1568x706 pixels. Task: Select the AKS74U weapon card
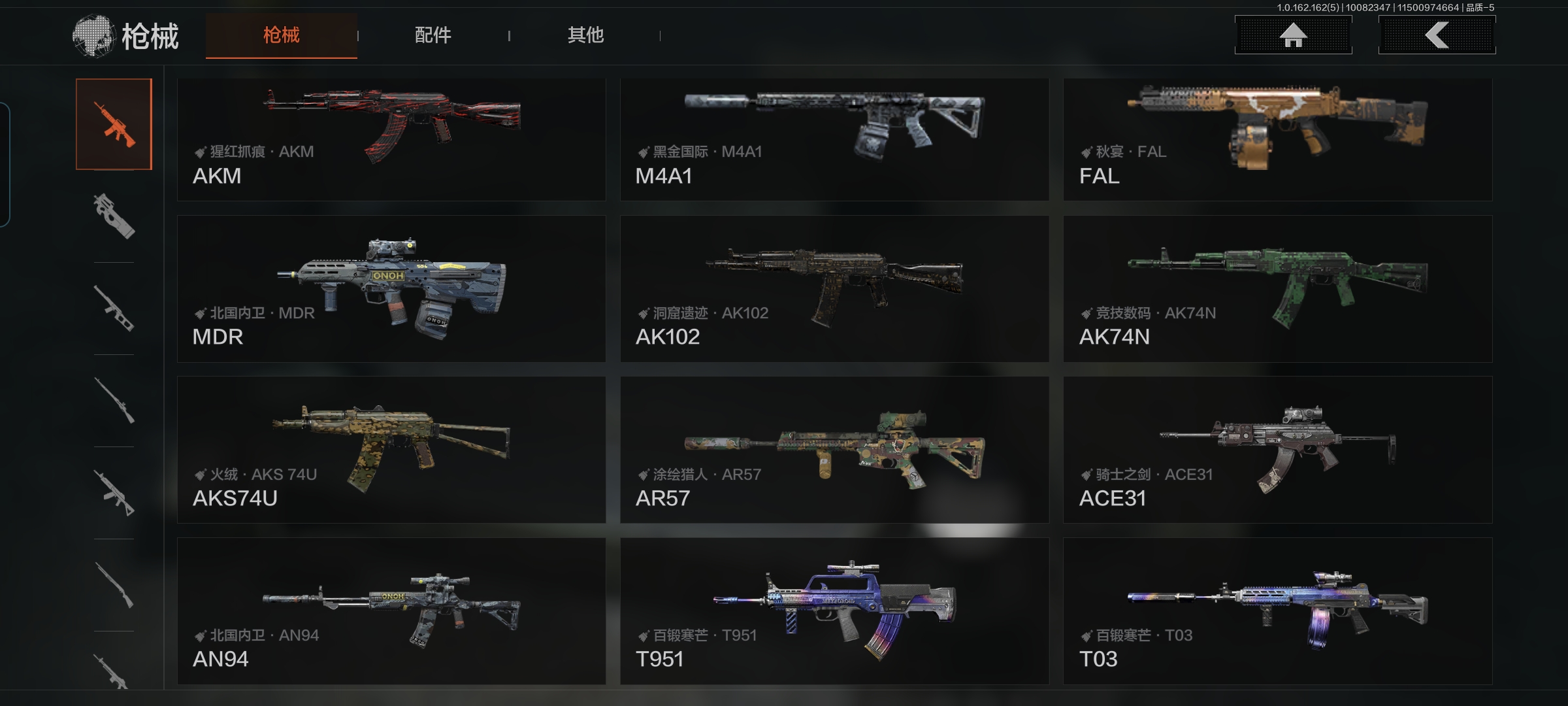point(391,450)
